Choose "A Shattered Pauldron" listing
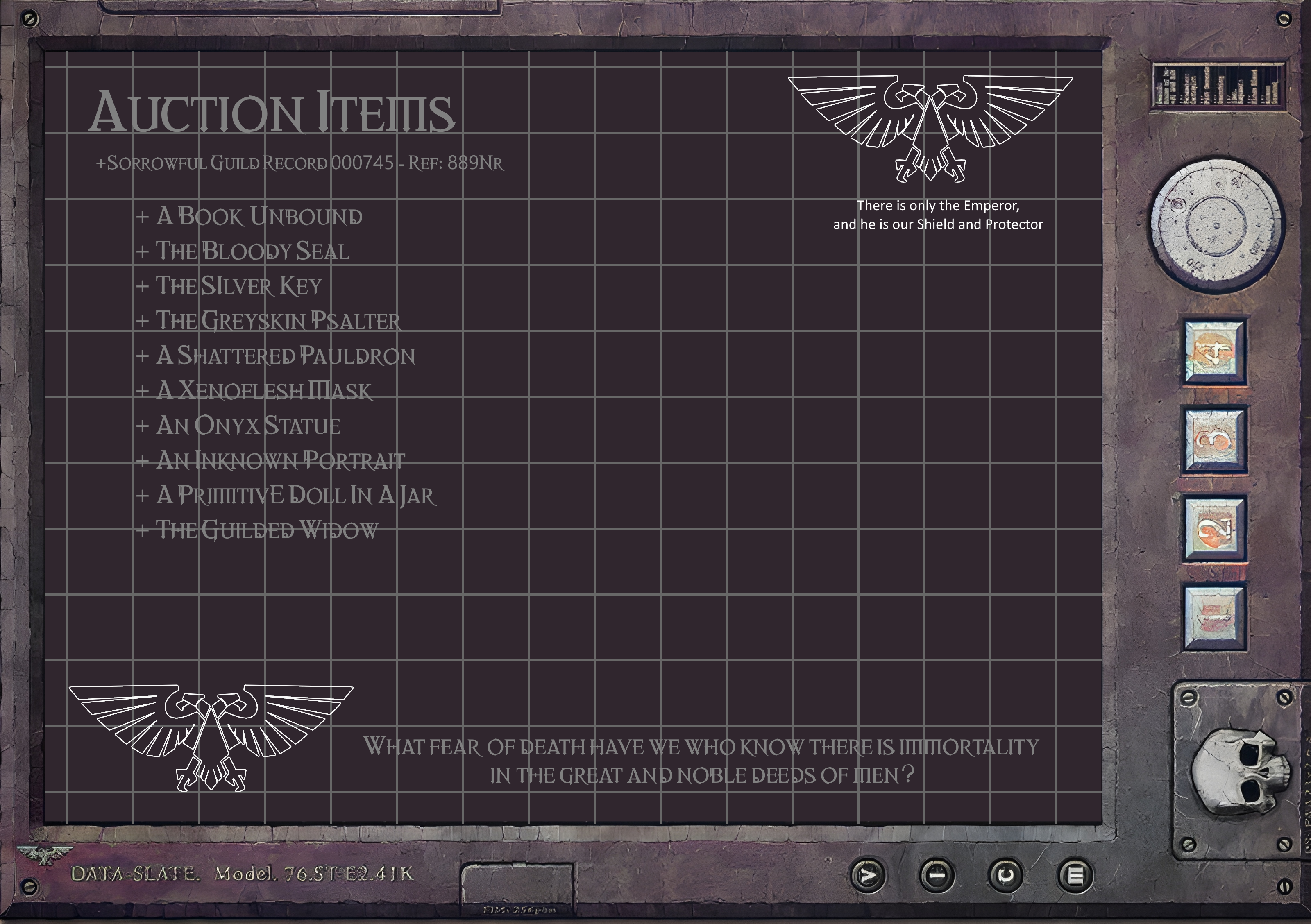The image size is (1311, 924). point(286,356)
